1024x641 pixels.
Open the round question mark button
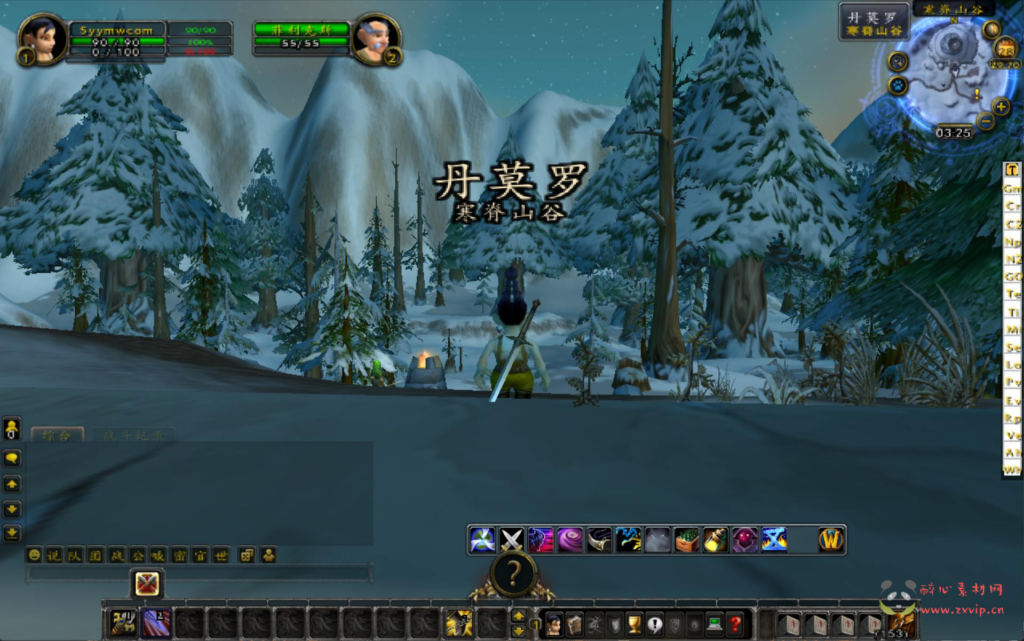[x=513, y=574]
